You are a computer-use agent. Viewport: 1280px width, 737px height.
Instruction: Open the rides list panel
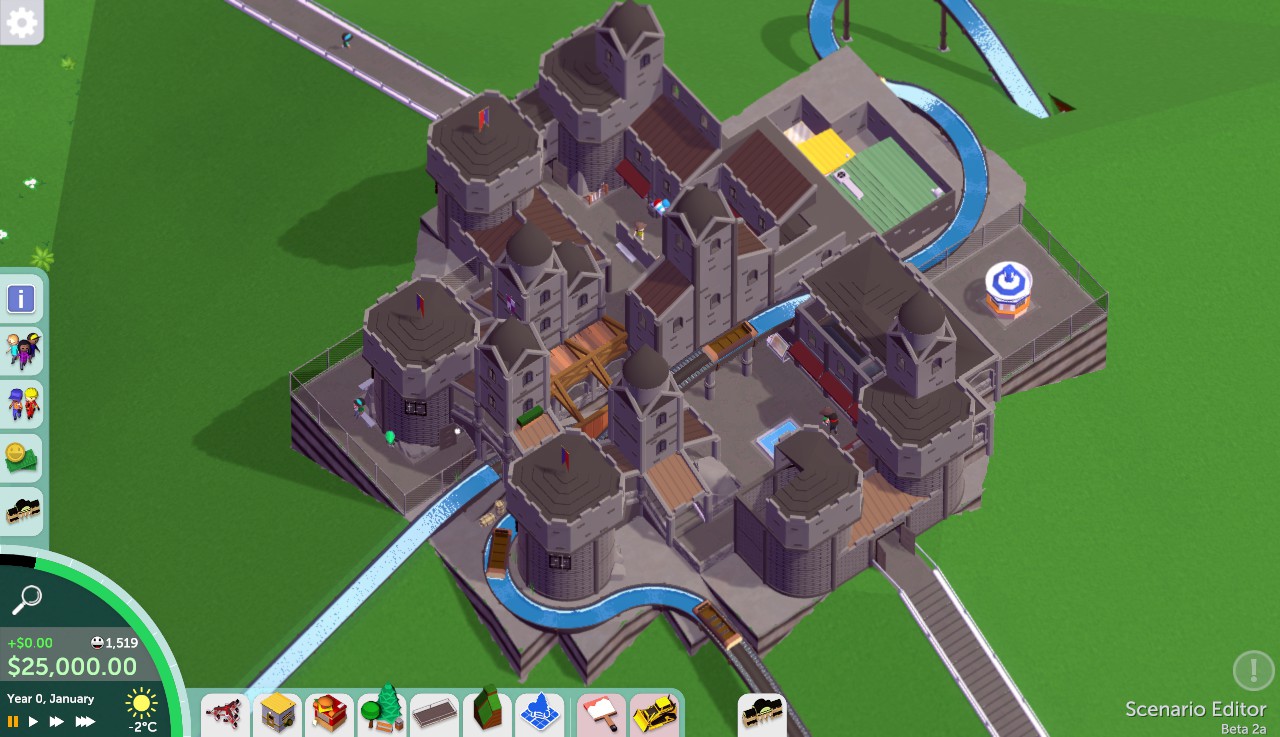click(x=21, y=512)
